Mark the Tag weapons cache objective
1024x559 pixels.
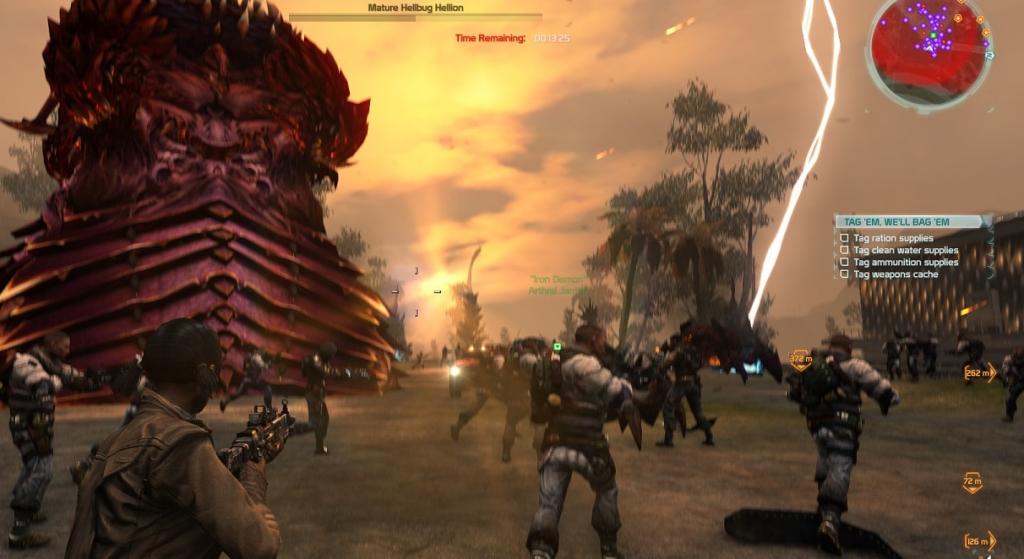[845, 274]
